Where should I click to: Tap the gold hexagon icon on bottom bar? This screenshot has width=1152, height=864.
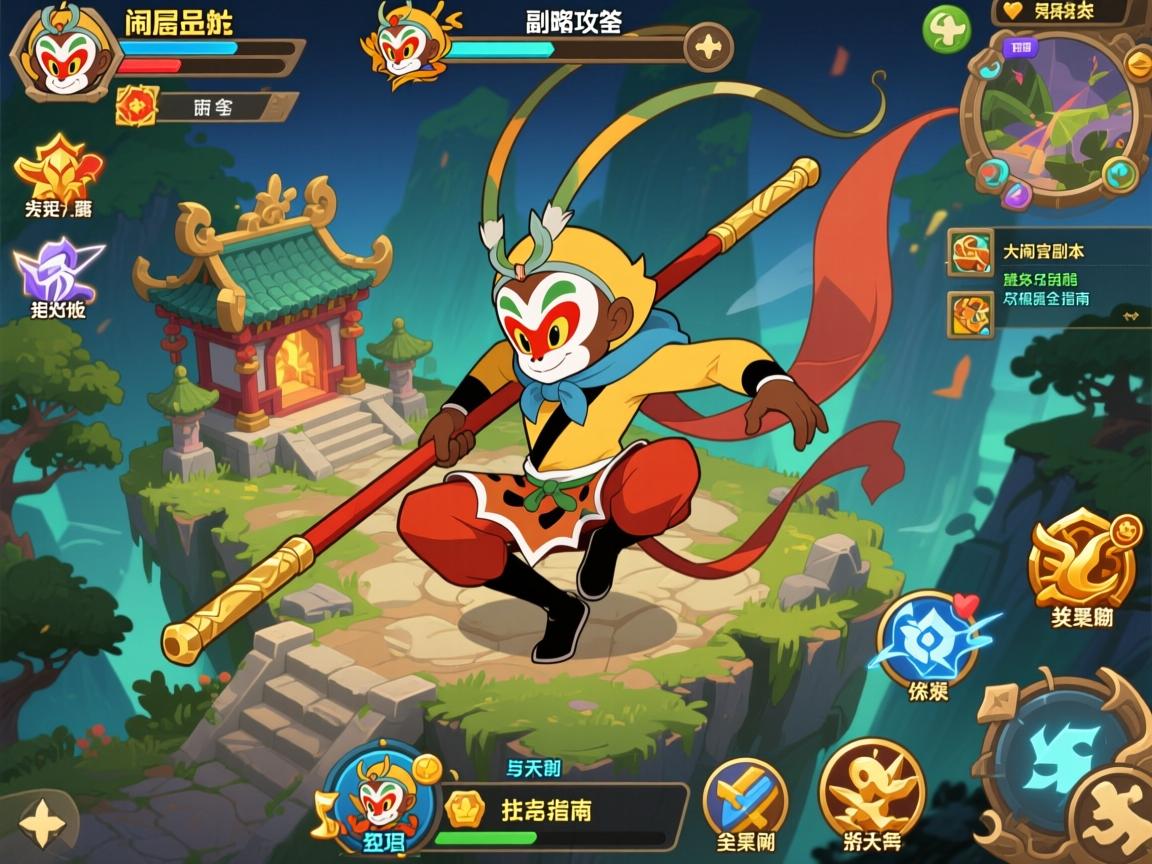(x=464, y=808)
